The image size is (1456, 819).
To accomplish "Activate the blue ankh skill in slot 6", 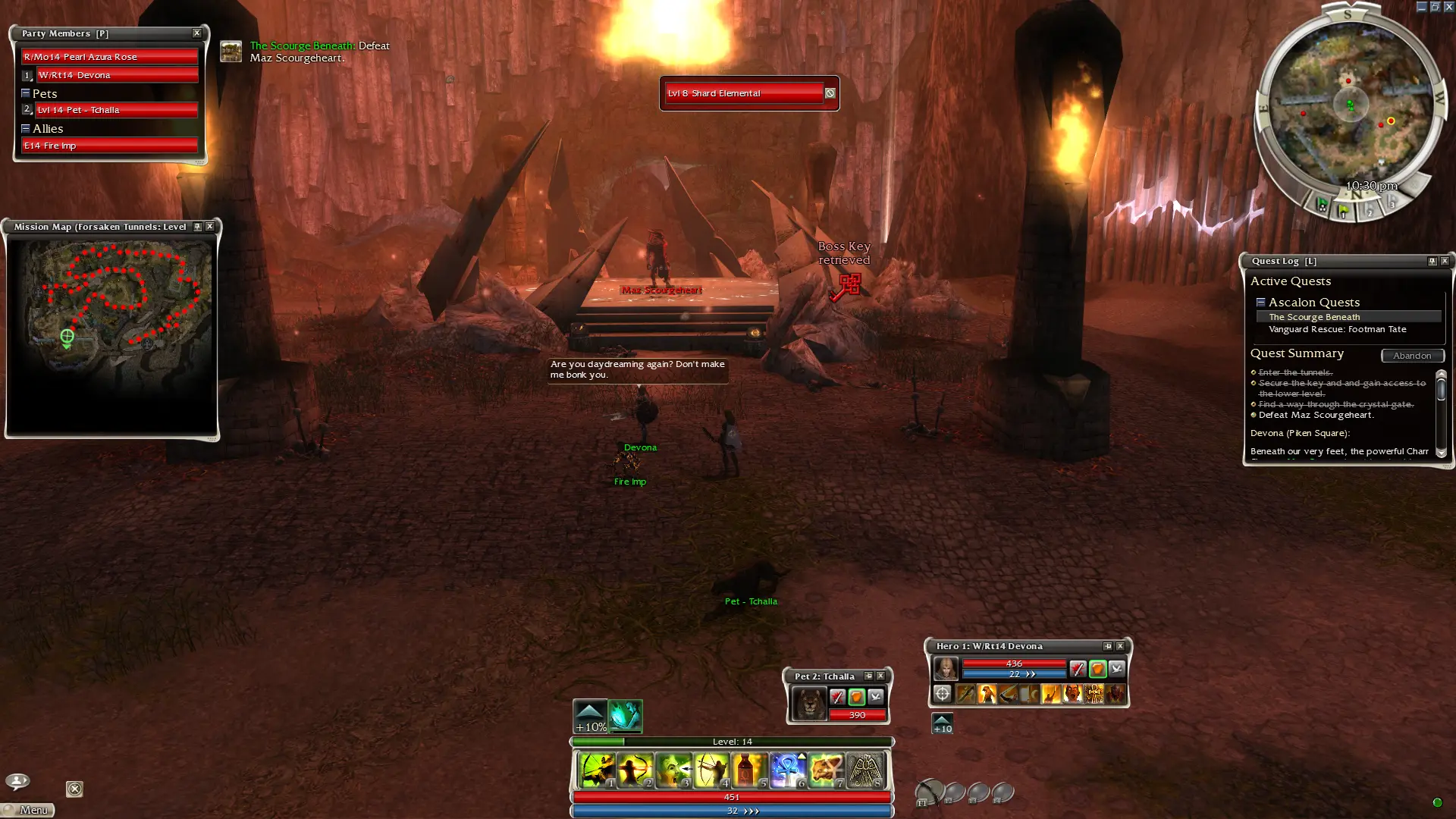I will pos(788,770).
